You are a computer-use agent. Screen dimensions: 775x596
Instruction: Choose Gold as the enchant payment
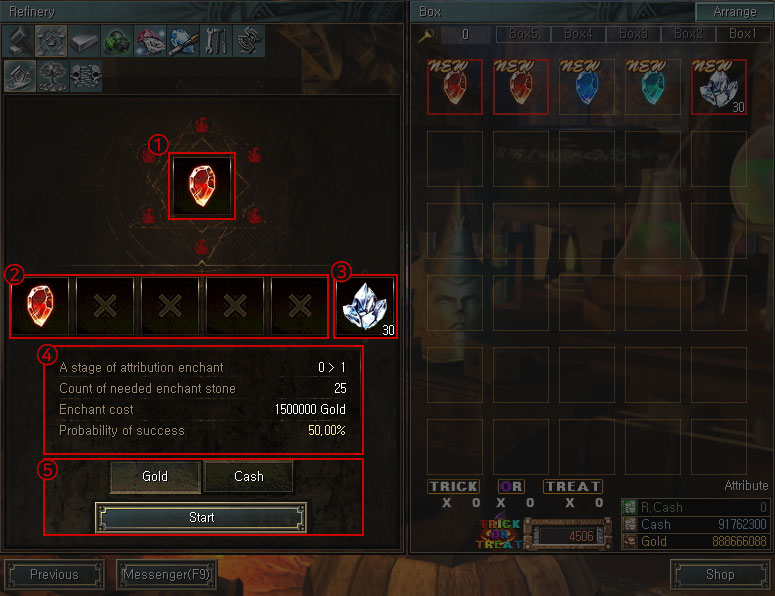coord(155,477)
